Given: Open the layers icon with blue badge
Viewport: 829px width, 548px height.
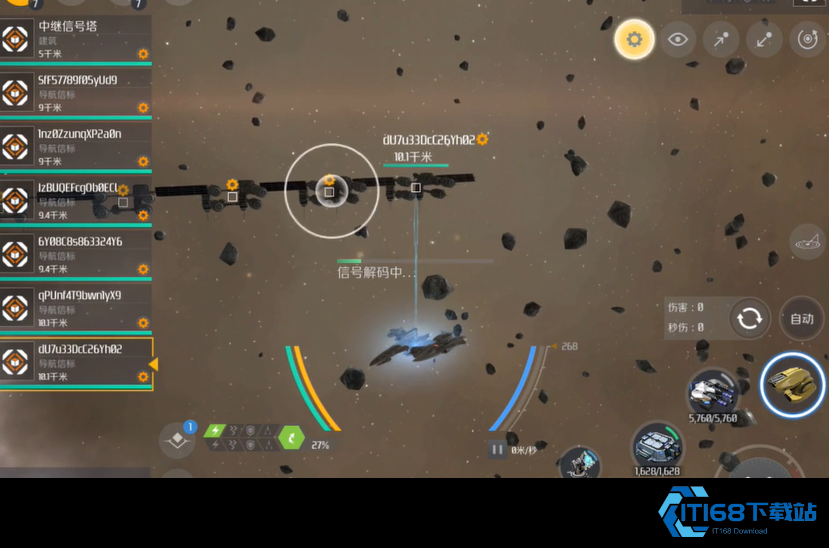Looking at the screenshot, I should (177, 439).
